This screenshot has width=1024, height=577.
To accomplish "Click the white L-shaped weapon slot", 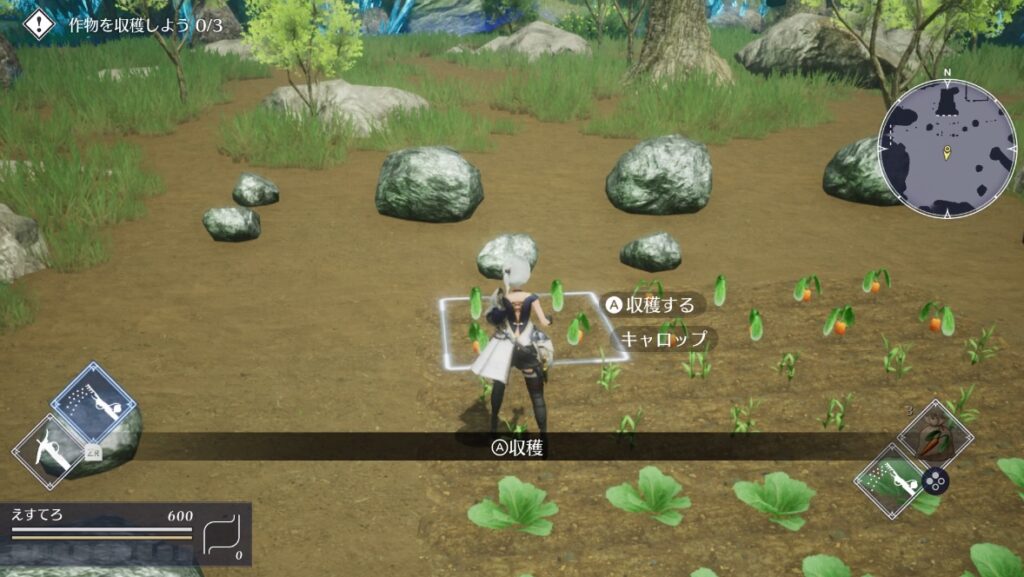I will pyautogui.click(x=222, y=538).
